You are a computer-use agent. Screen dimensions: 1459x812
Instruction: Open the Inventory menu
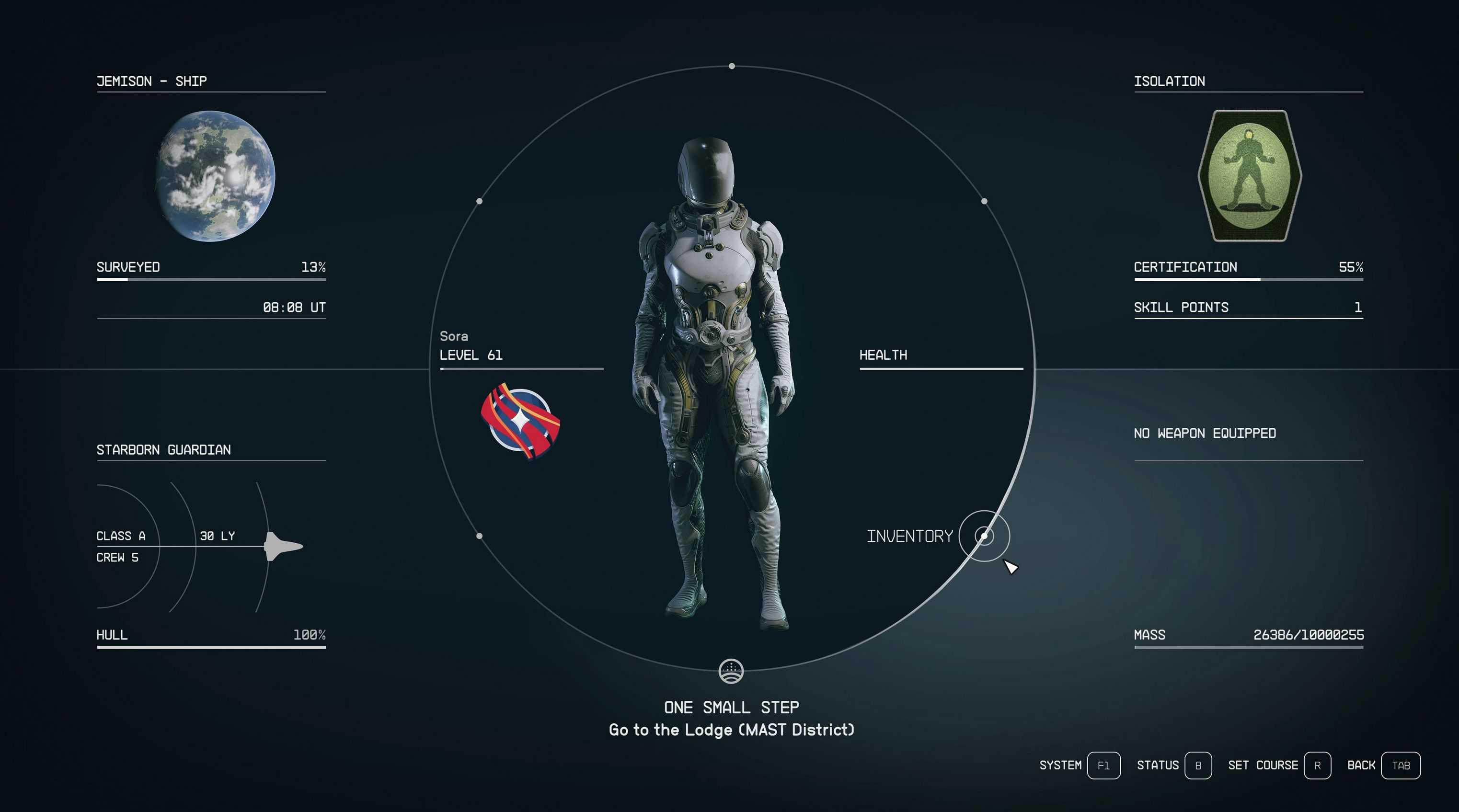(x=984, y=536)
